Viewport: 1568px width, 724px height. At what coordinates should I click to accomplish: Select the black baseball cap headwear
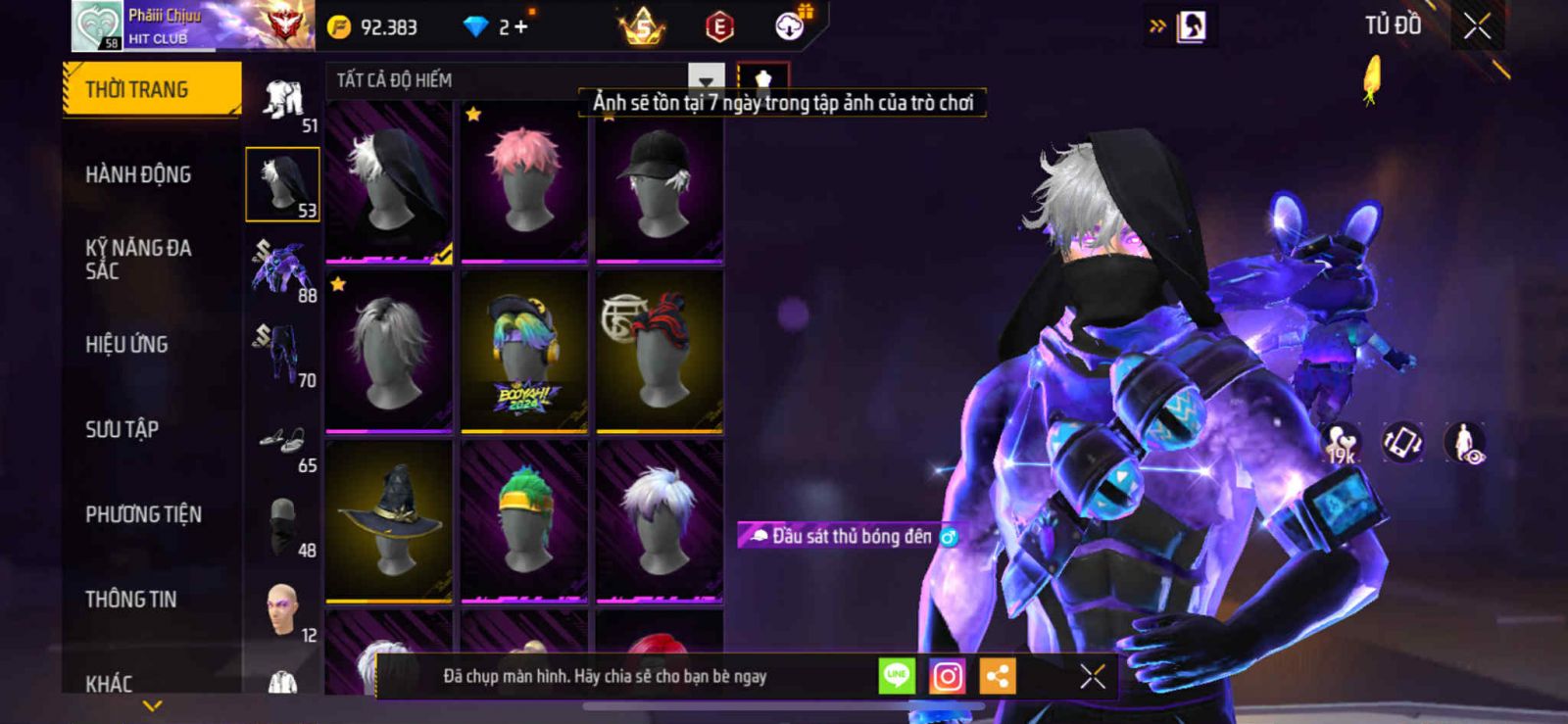tap(660, 182)
